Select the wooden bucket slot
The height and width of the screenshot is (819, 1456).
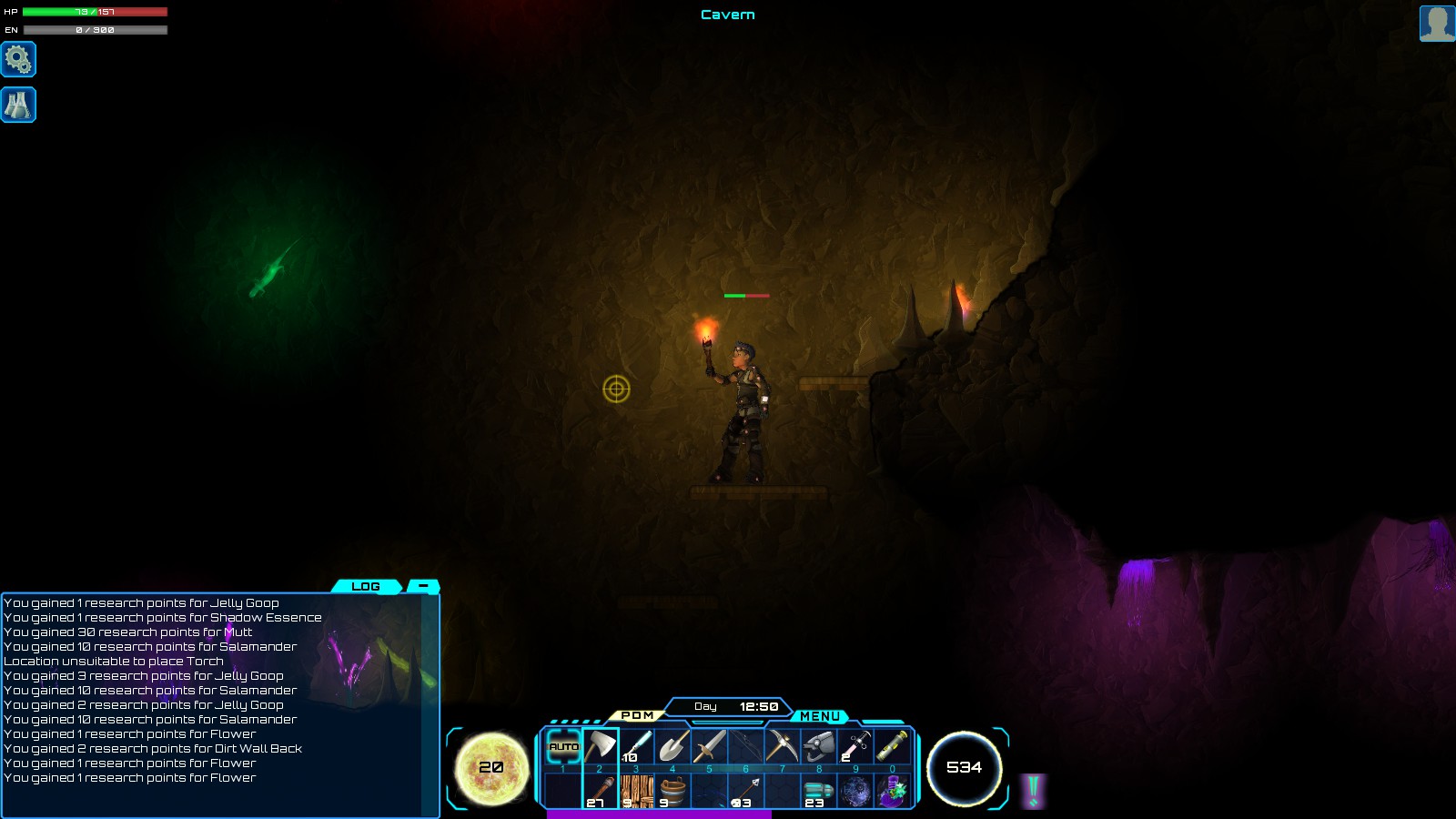pyautogui.click(x=672, y=791)
